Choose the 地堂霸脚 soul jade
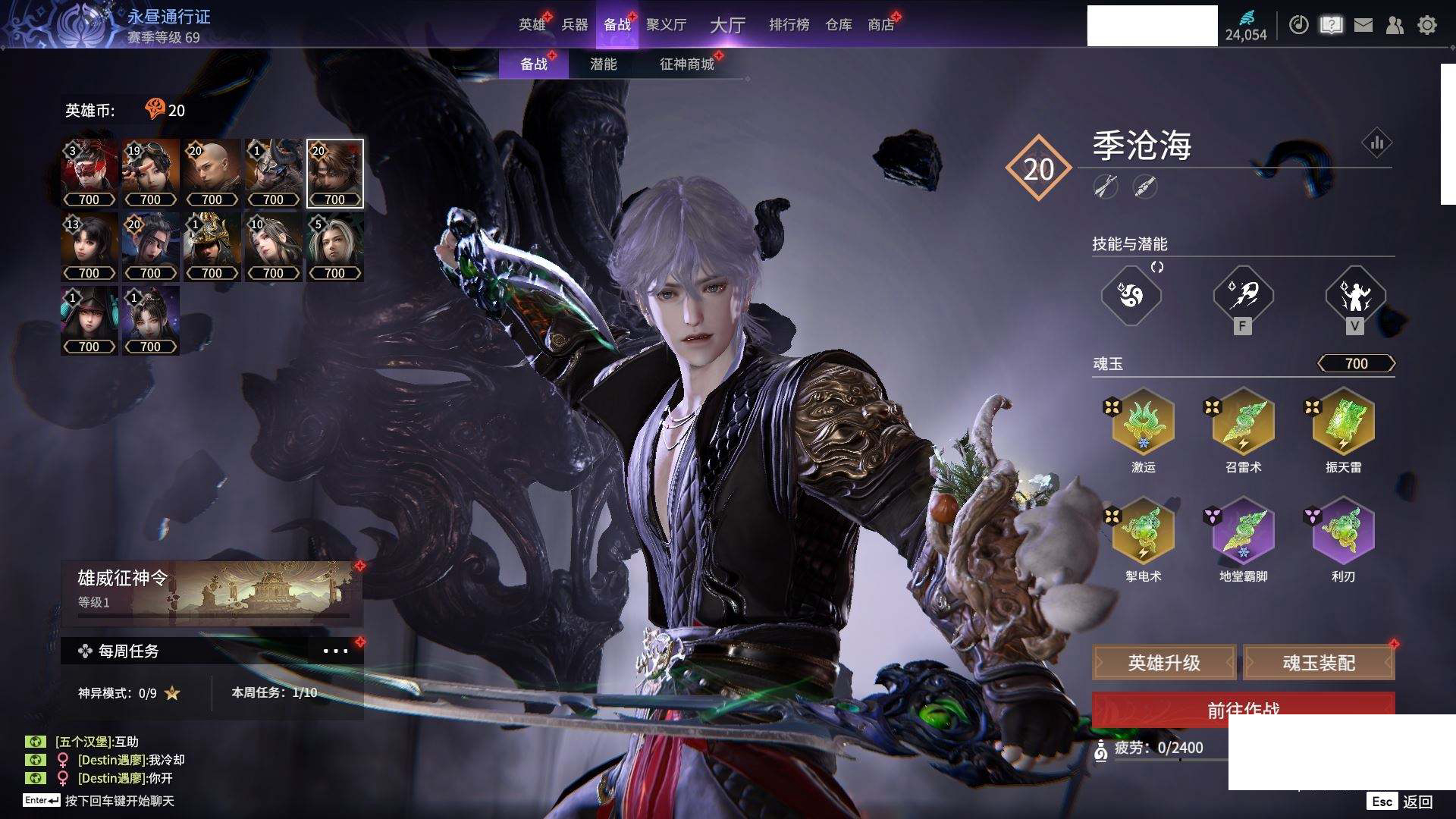The width and height of the screenshot is (1456, 819). coord(1243,531)
